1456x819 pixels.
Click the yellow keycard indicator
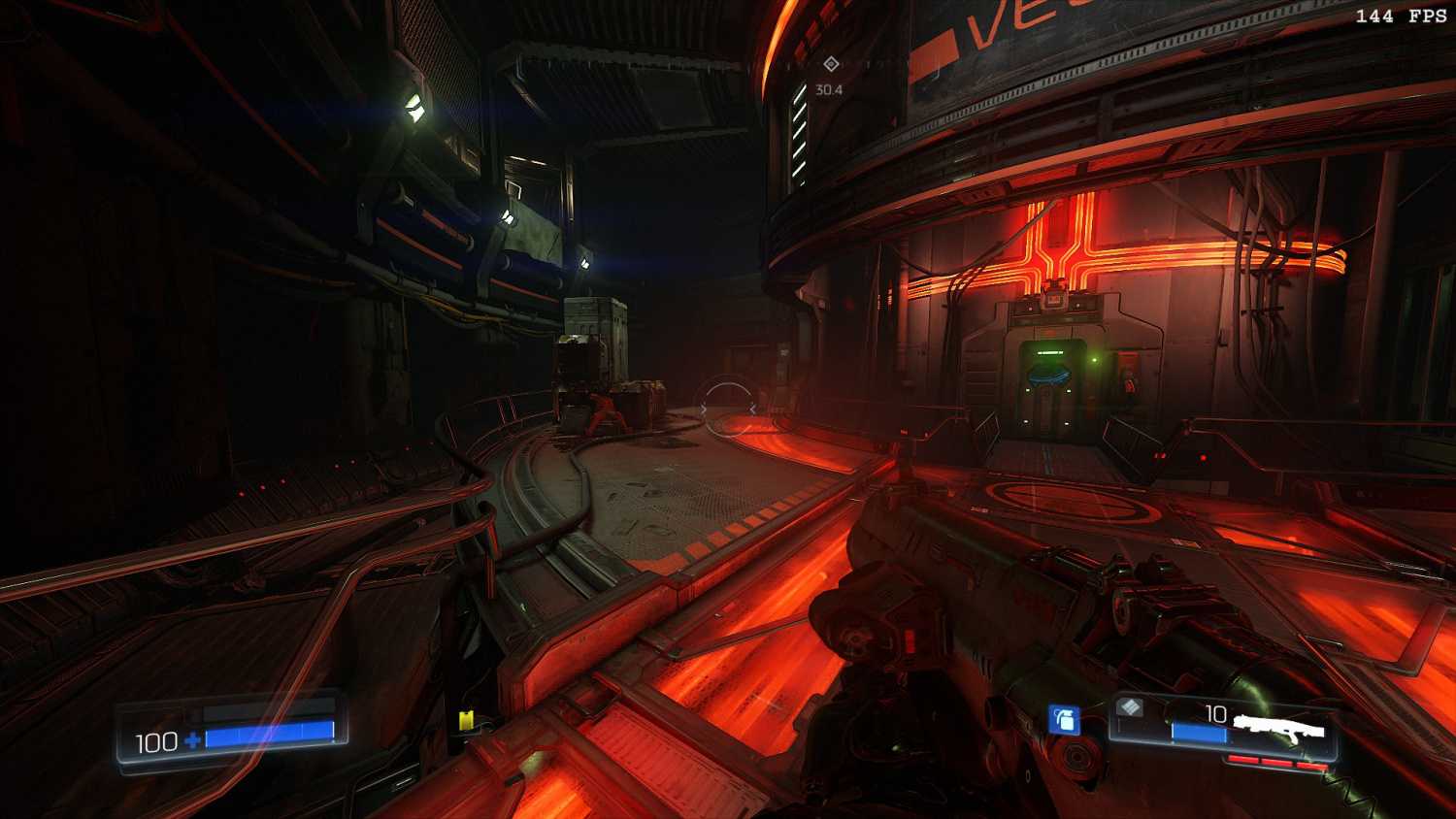pos(466,720)
